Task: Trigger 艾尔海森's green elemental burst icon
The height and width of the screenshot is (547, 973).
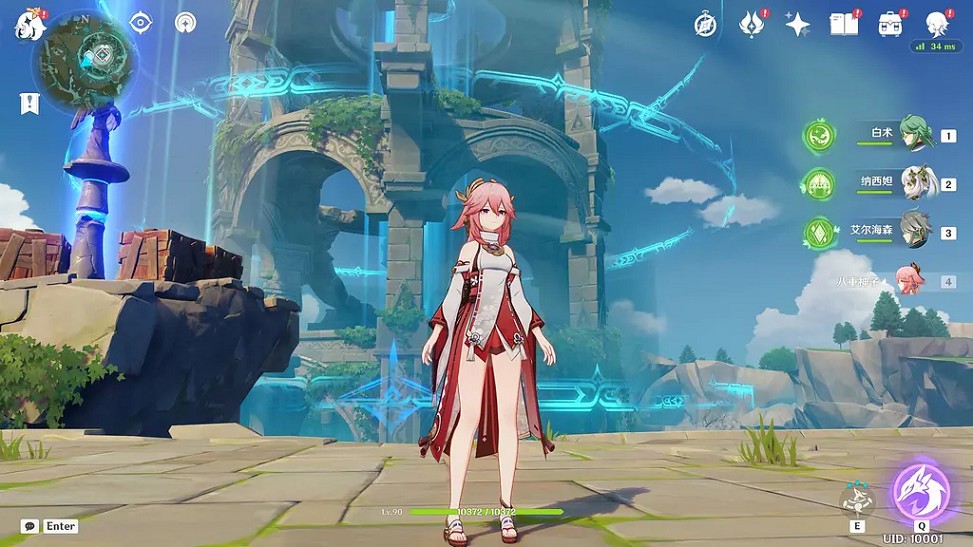Action: (821, 233)
